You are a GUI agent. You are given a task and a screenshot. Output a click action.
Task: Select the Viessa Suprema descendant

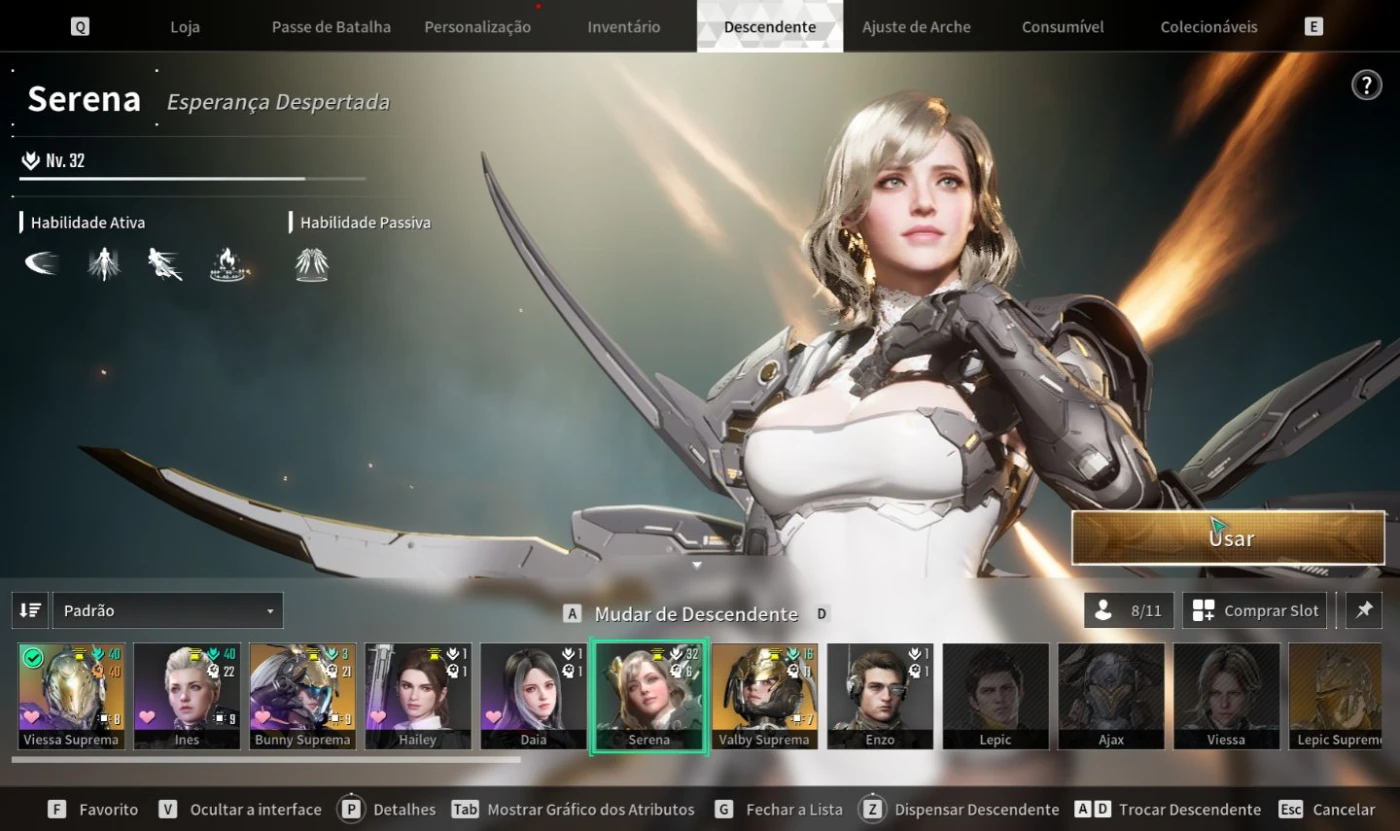pos(71,695)
